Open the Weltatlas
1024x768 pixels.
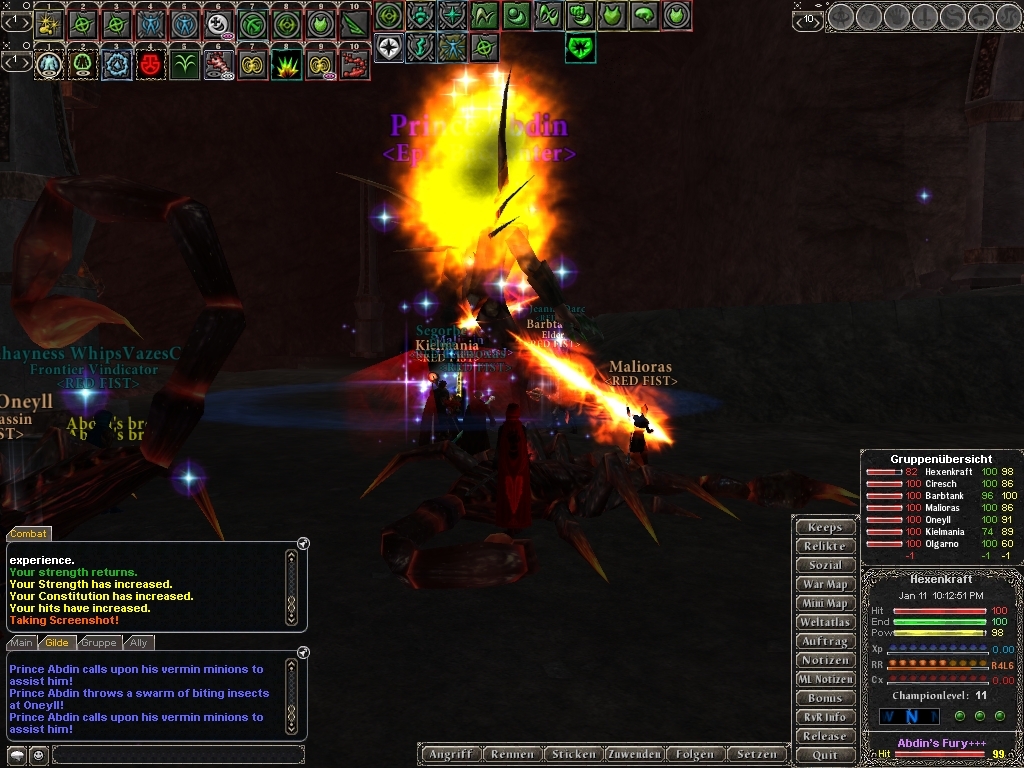point(825,622)
